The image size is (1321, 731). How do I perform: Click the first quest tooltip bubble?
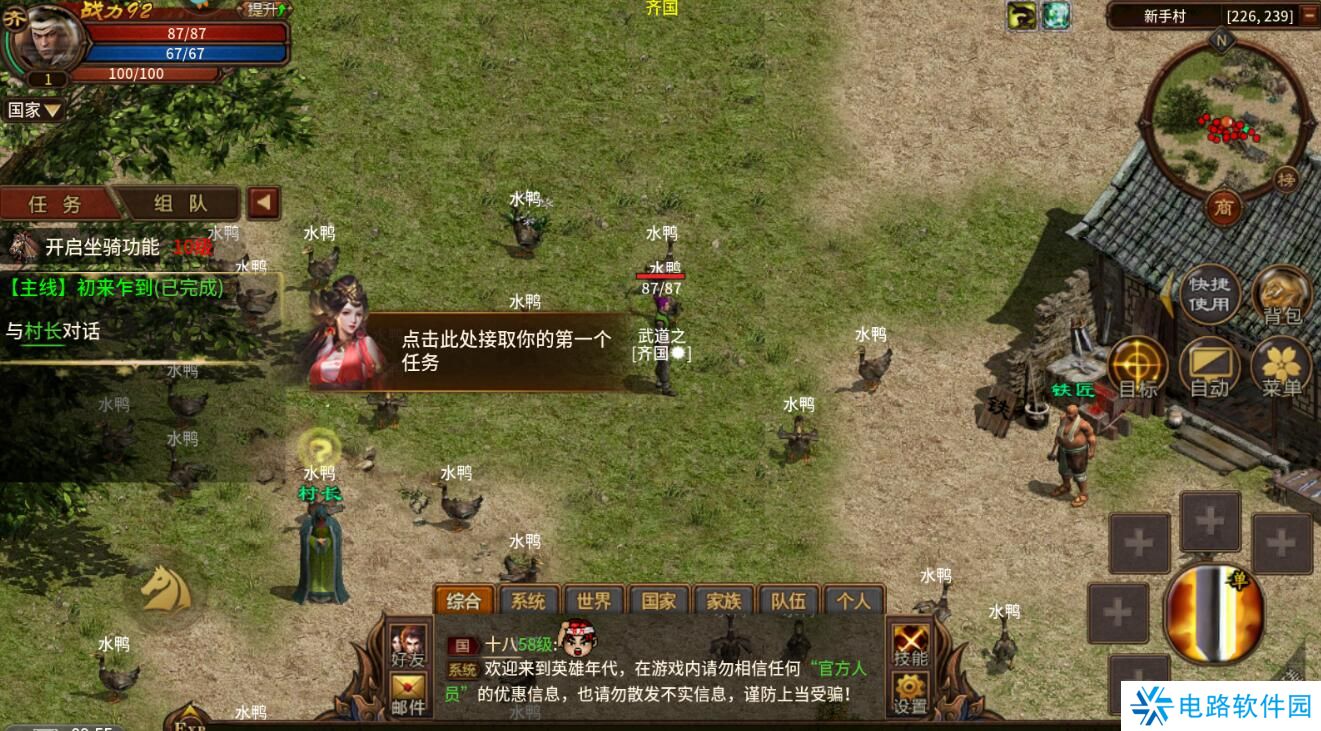tap(498, 349)
